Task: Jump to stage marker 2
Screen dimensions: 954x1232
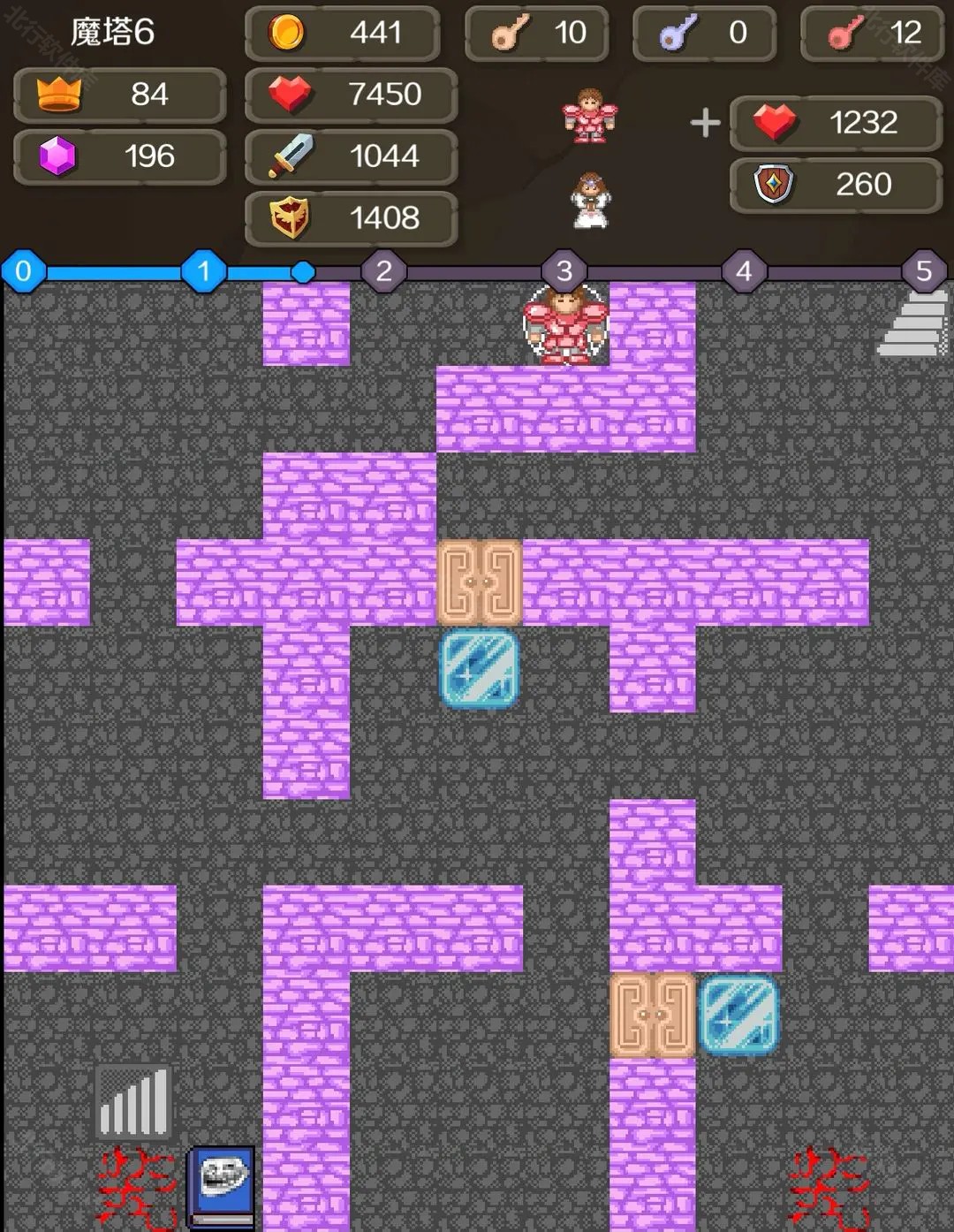Action: [384, 271]
